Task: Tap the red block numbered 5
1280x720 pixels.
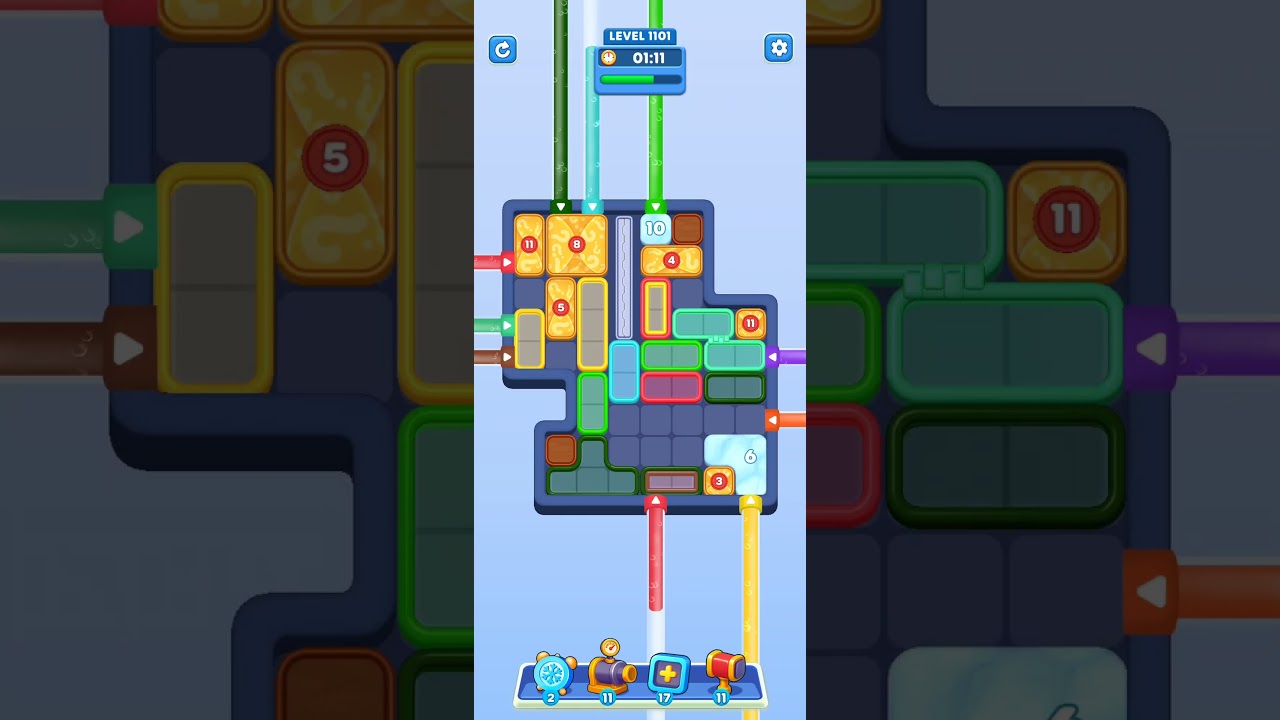Action: click(560, 307)
